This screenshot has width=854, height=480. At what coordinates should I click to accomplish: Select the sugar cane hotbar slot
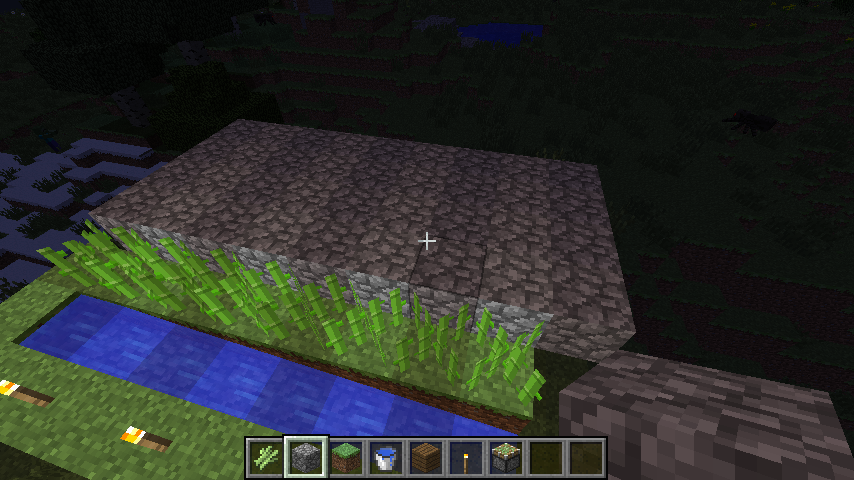(265, 458)
